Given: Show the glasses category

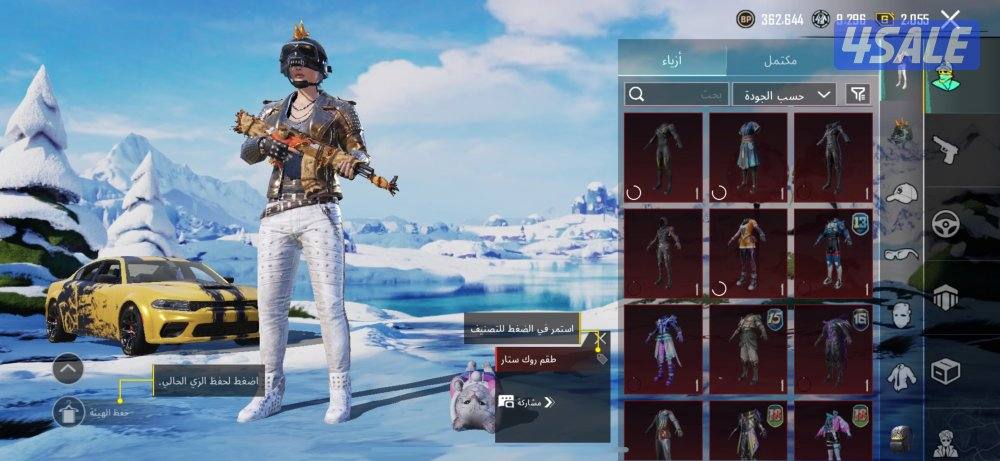Looking at the screenshot, I should tap(901, 254).
